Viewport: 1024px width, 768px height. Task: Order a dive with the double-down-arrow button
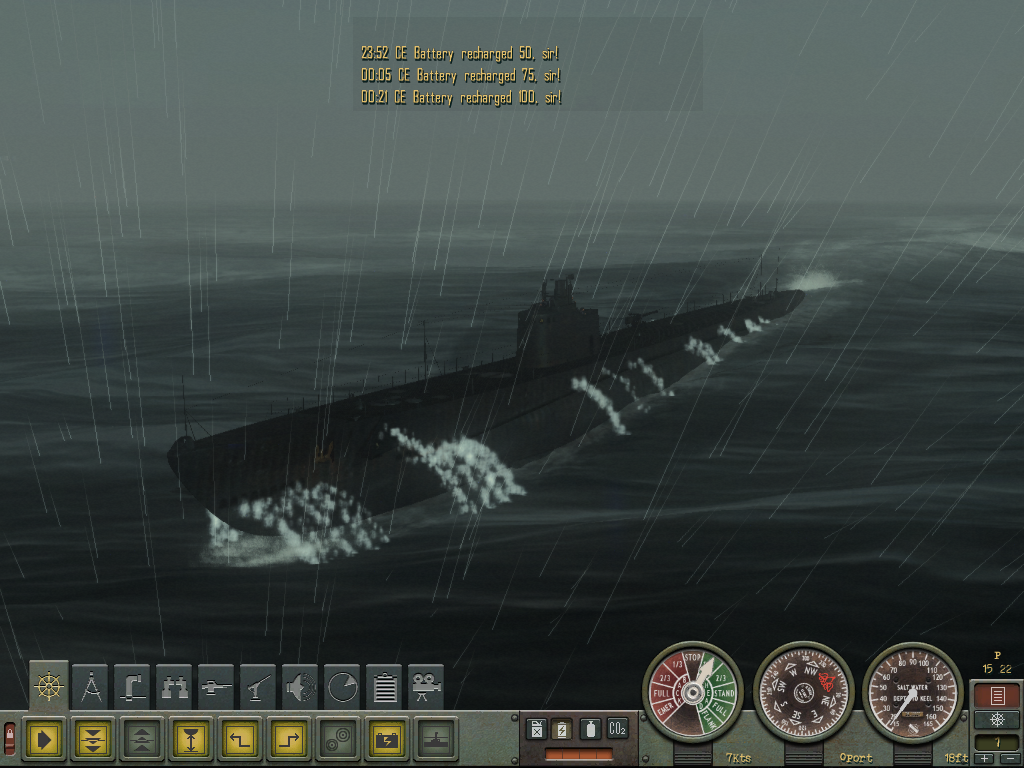(93, 739)
